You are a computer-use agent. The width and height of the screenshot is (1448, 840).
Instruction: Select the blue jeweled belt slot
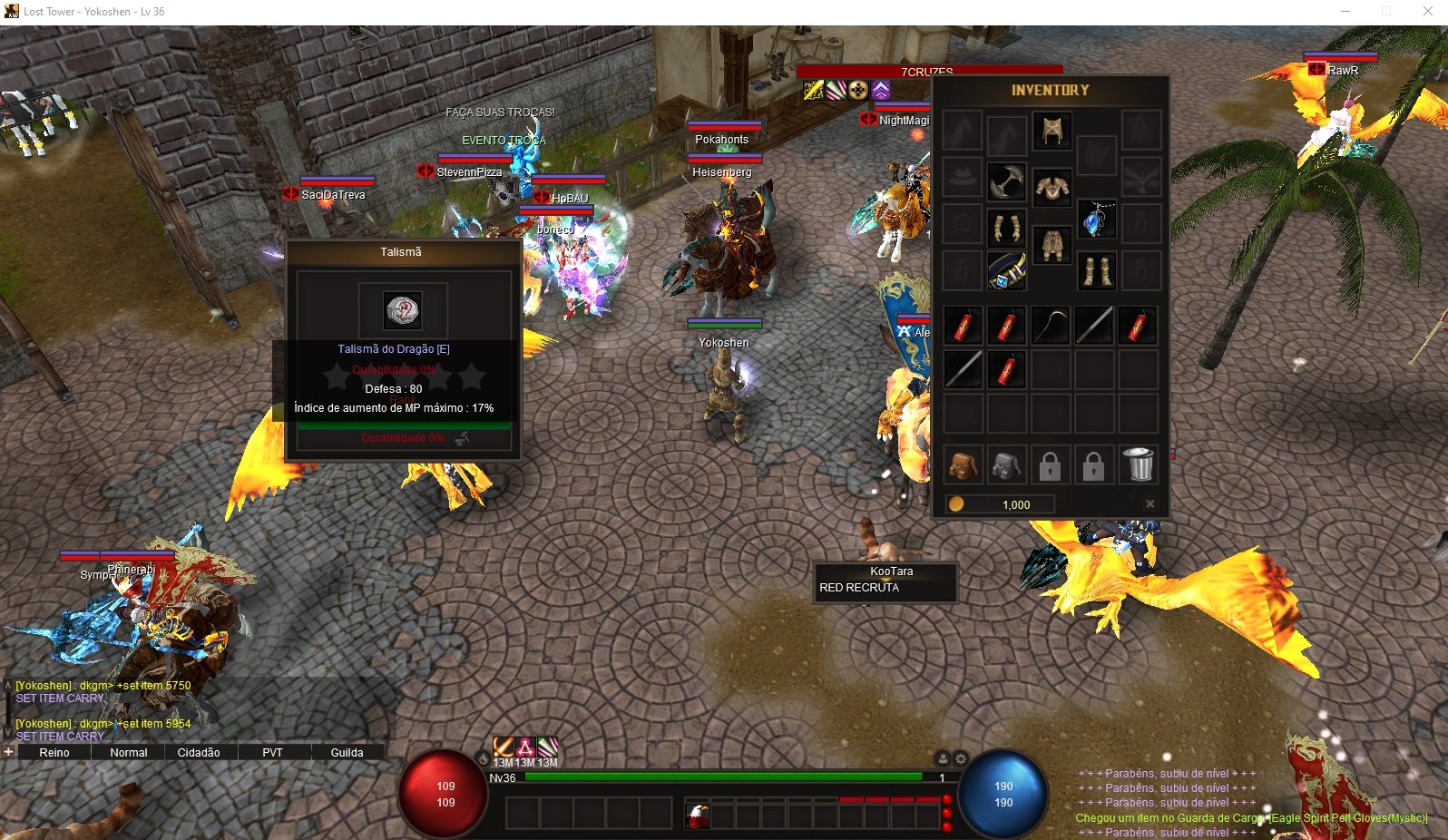tap(1005, 271)
